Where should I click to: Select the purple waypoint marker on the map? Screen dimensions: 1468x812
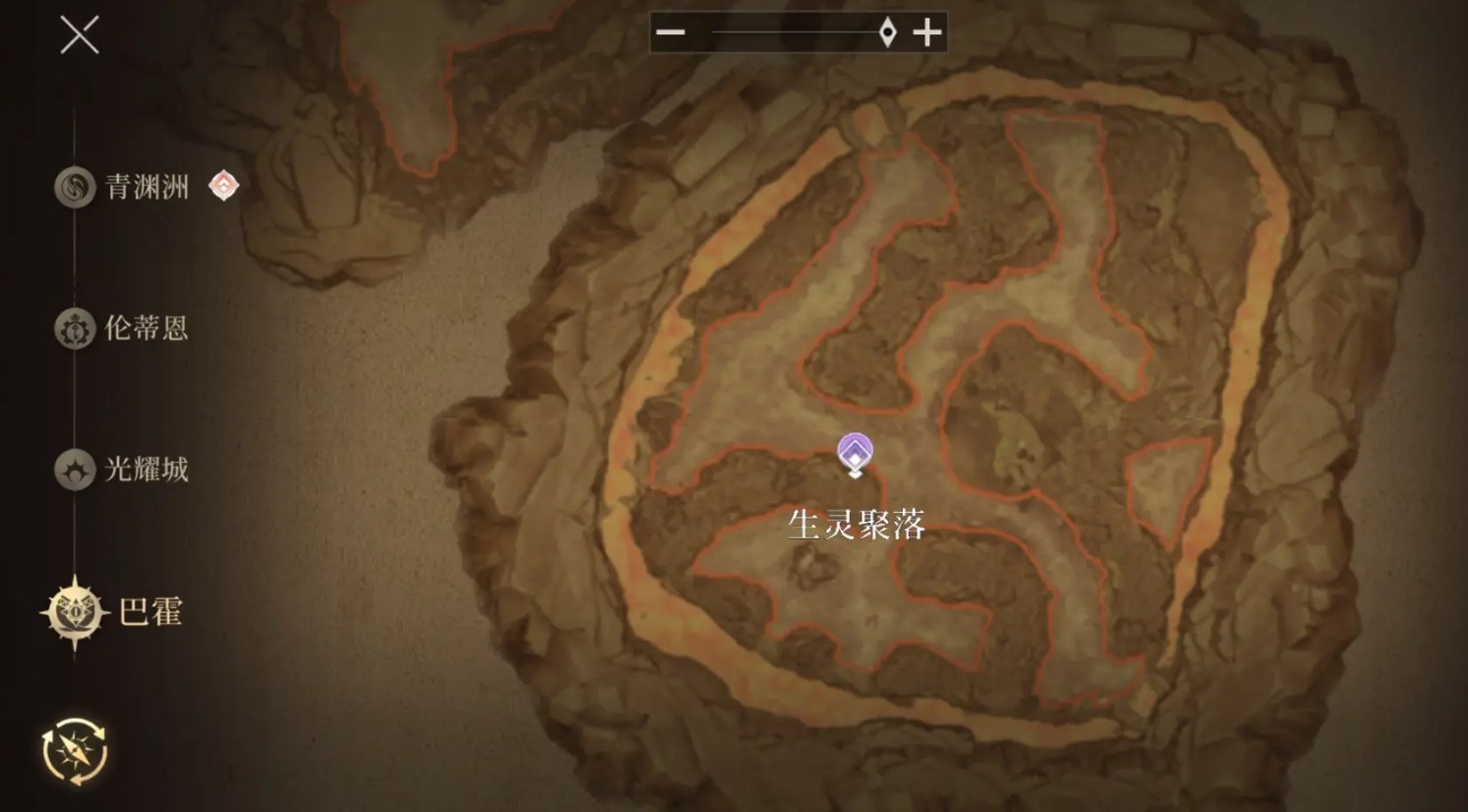(x=855, y=455)
